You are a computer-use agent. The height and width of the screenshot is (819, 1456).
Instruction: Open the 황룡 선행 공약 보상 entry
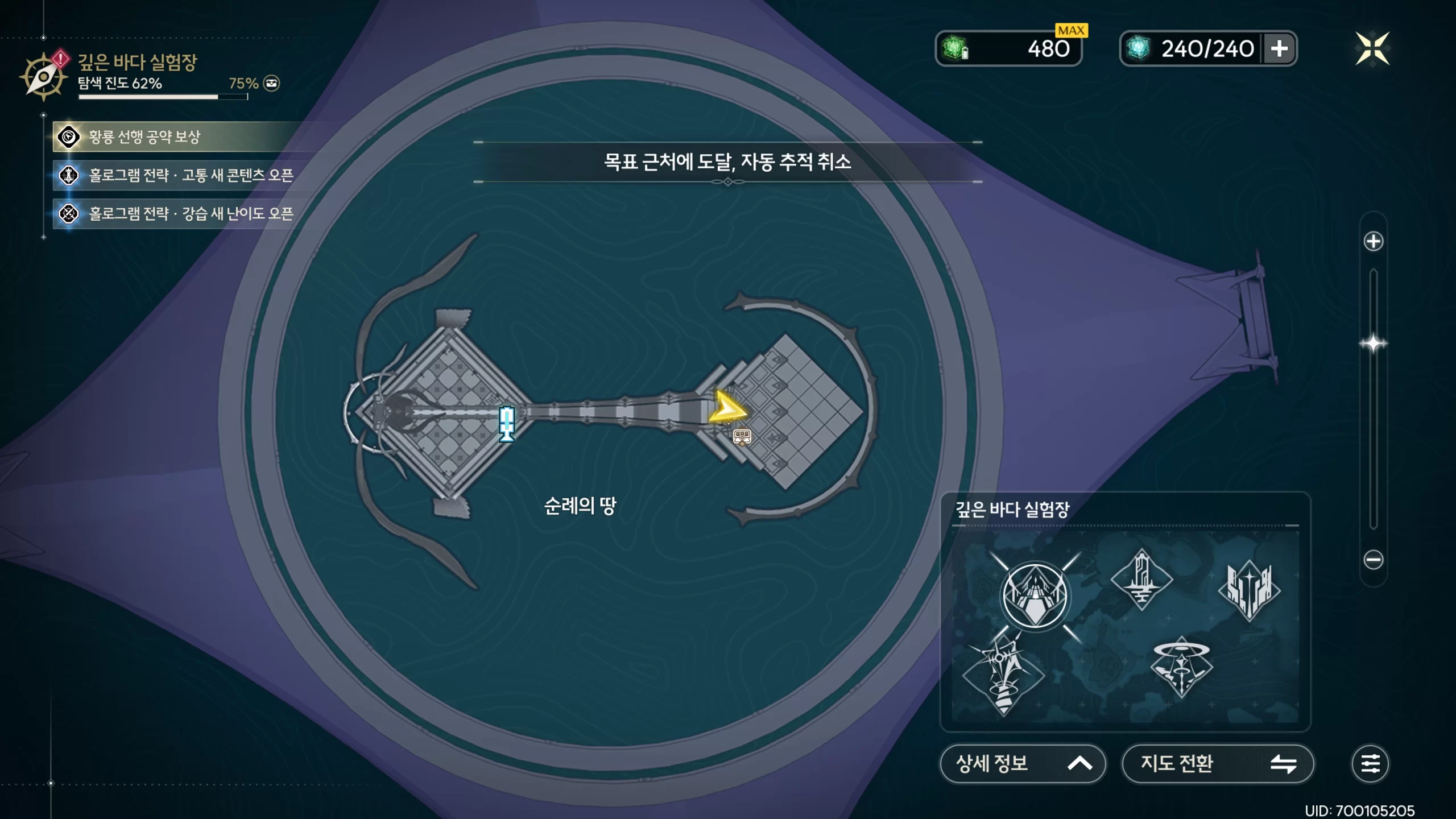(144, 137)
